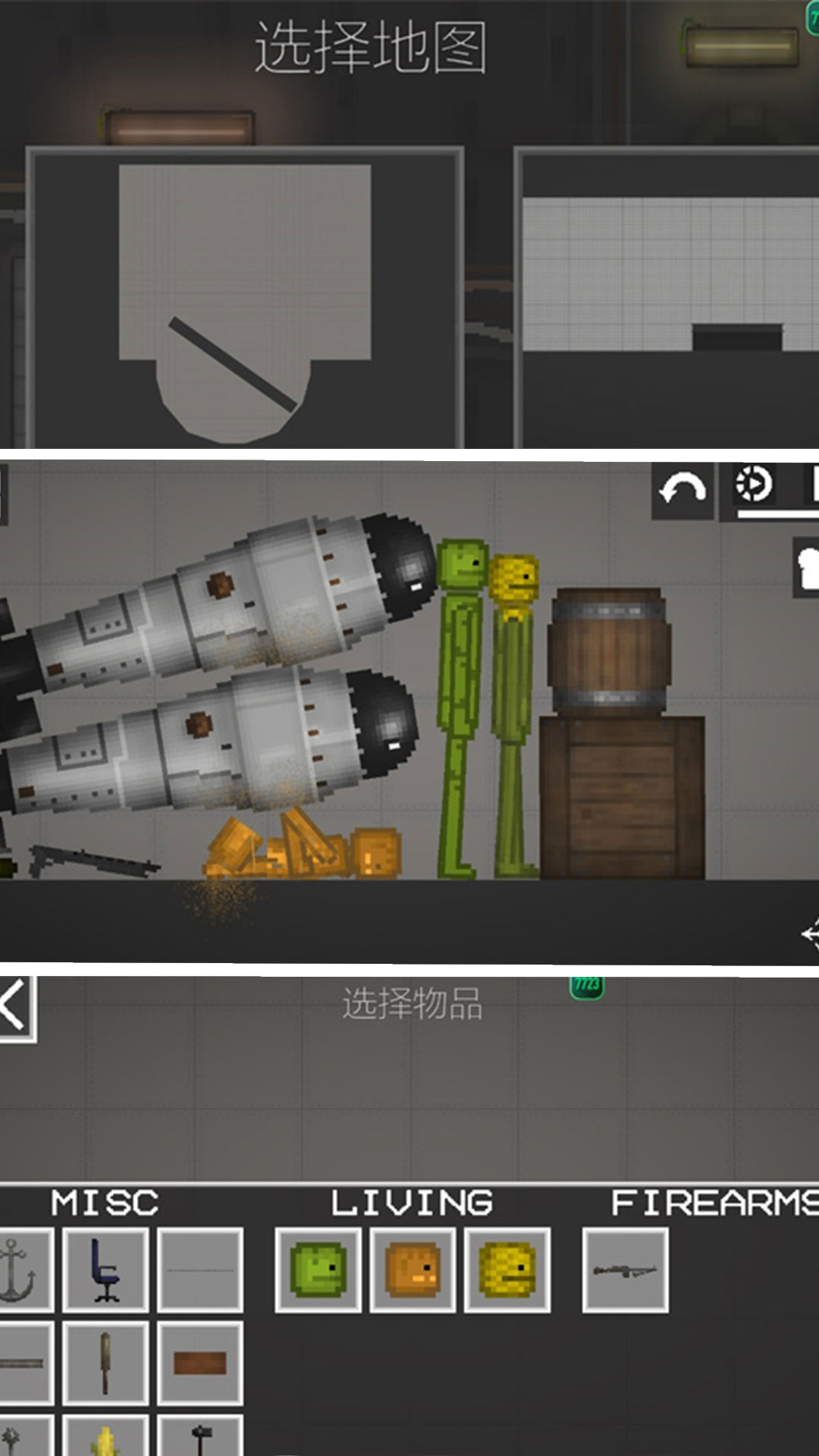Viewport: 819px width, 1456px height.
Task: Select the orange pumpkin character
Action: (413, 1270)
